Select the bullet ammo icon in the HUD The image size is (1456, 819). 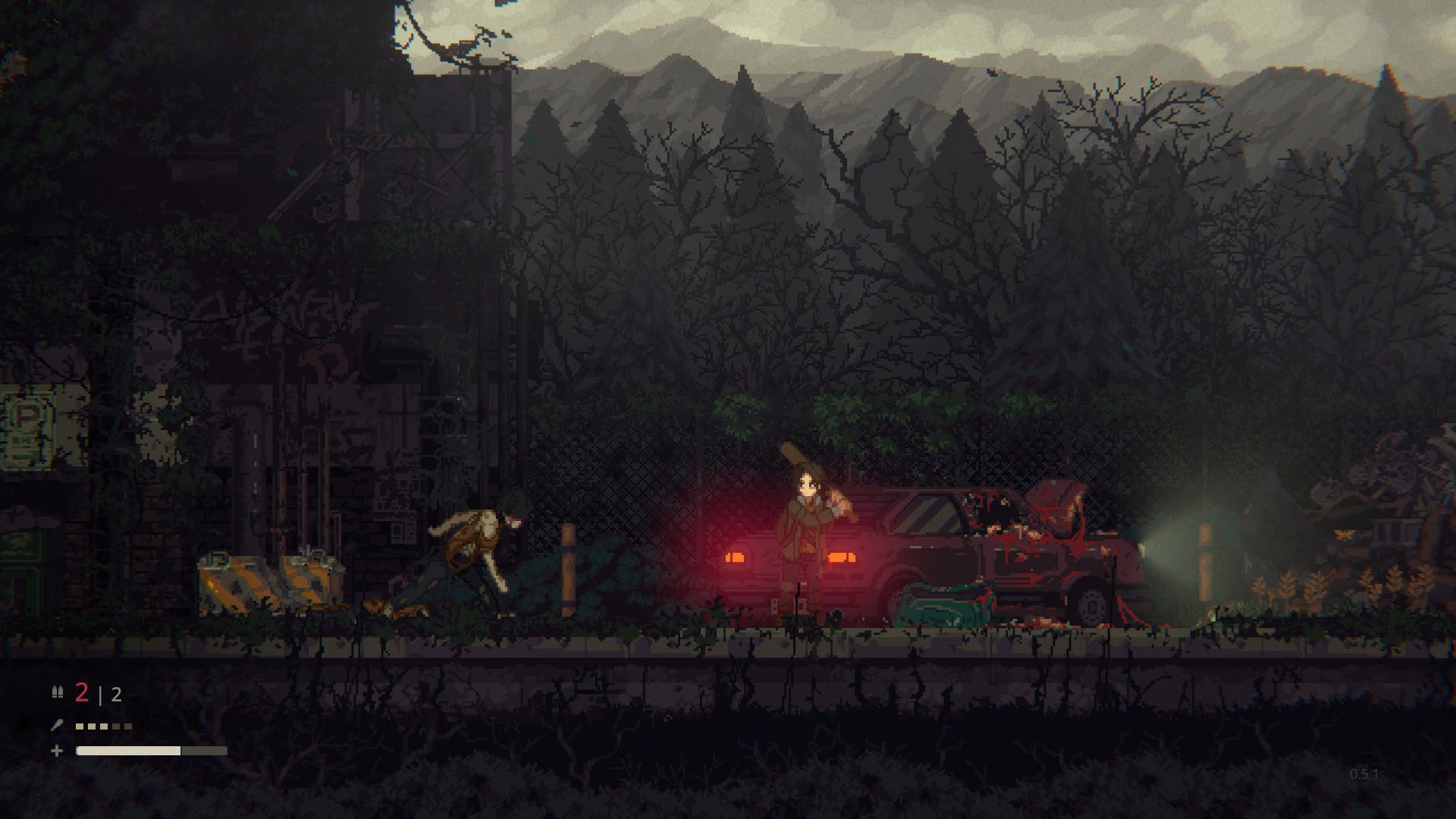58,692
